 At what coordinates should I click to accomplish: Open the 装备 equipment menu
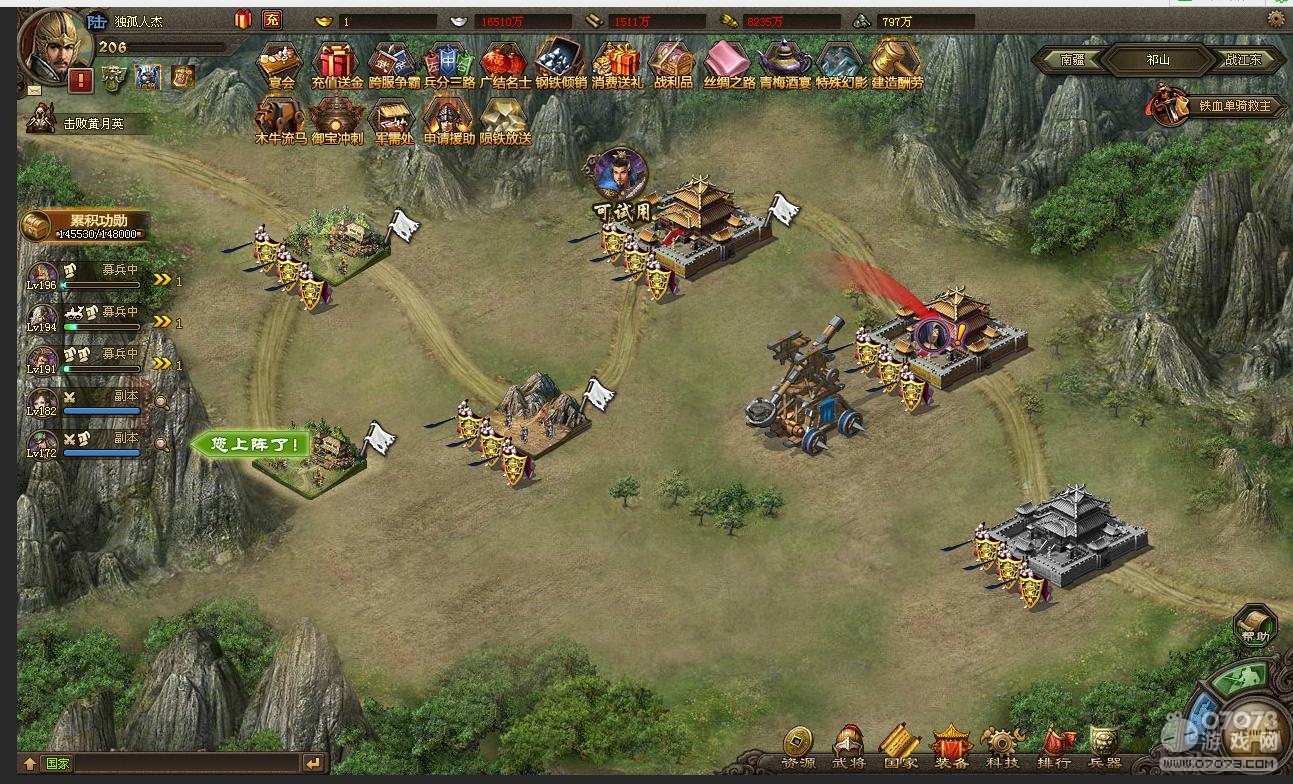951,745
